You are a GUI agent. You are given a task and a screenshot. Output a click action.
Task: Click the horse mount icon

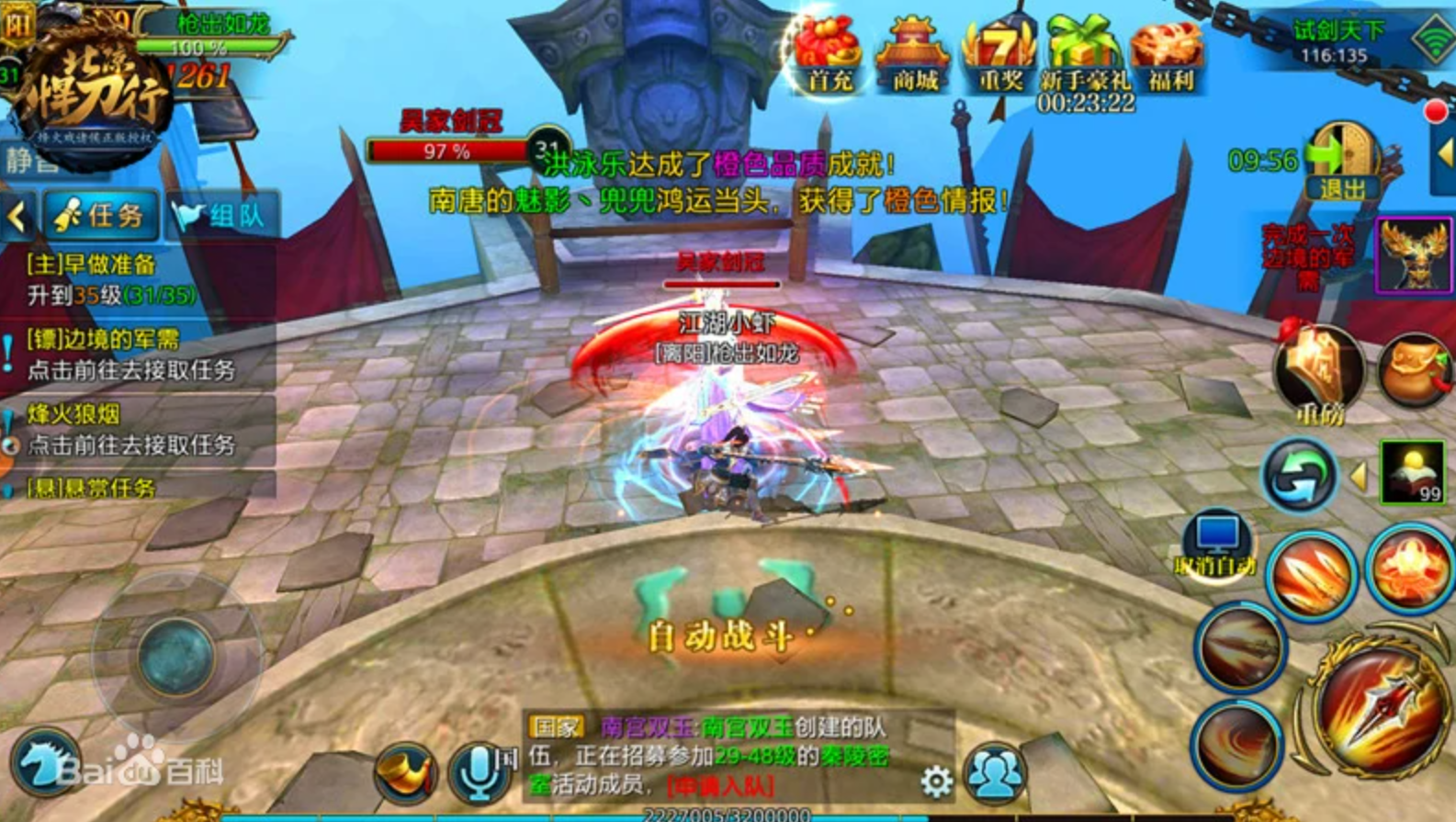(x=43, y=763)
